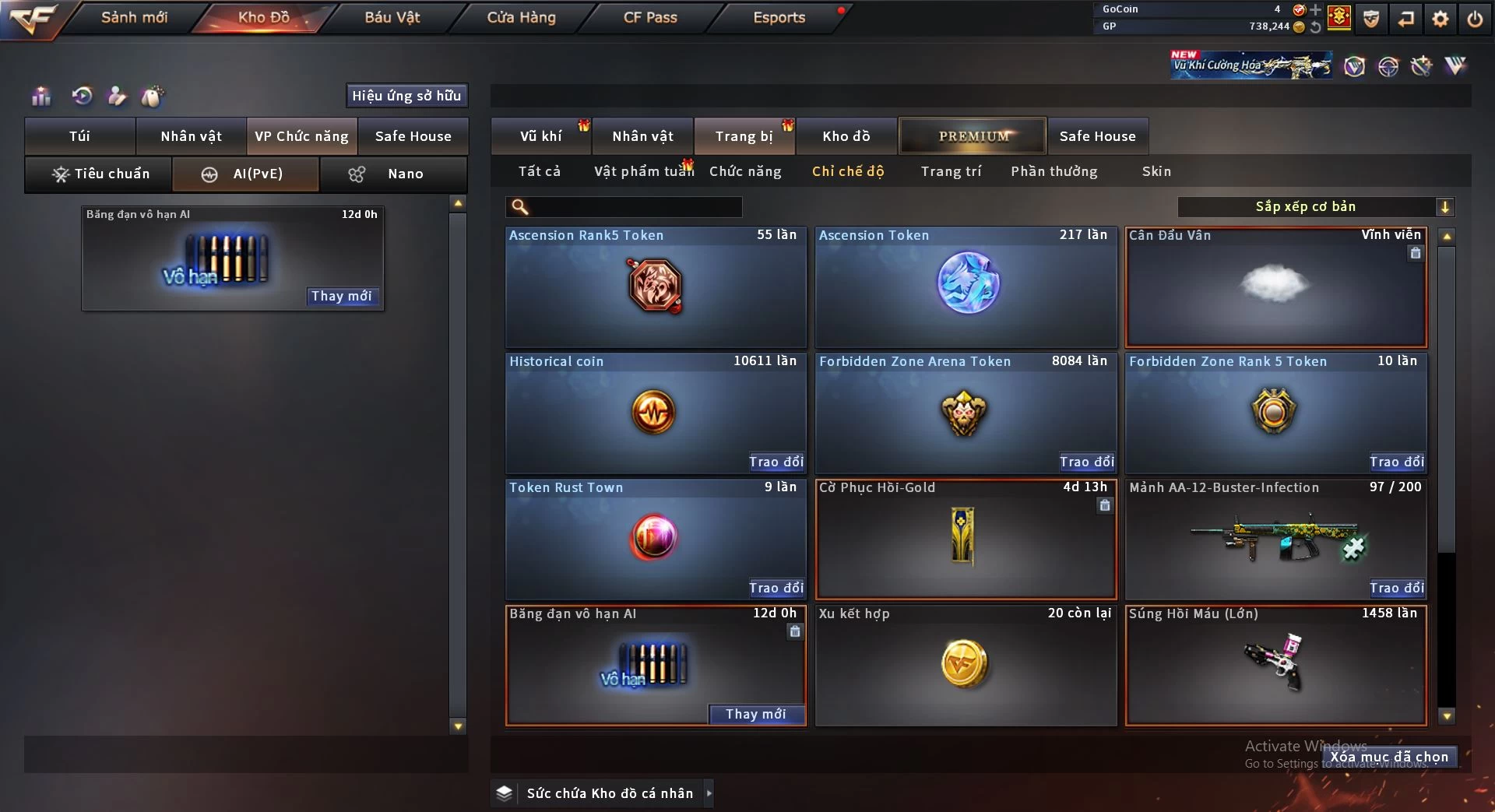
Task: Click the item search box
Action: pyautogui.click(x=635, y=207)
